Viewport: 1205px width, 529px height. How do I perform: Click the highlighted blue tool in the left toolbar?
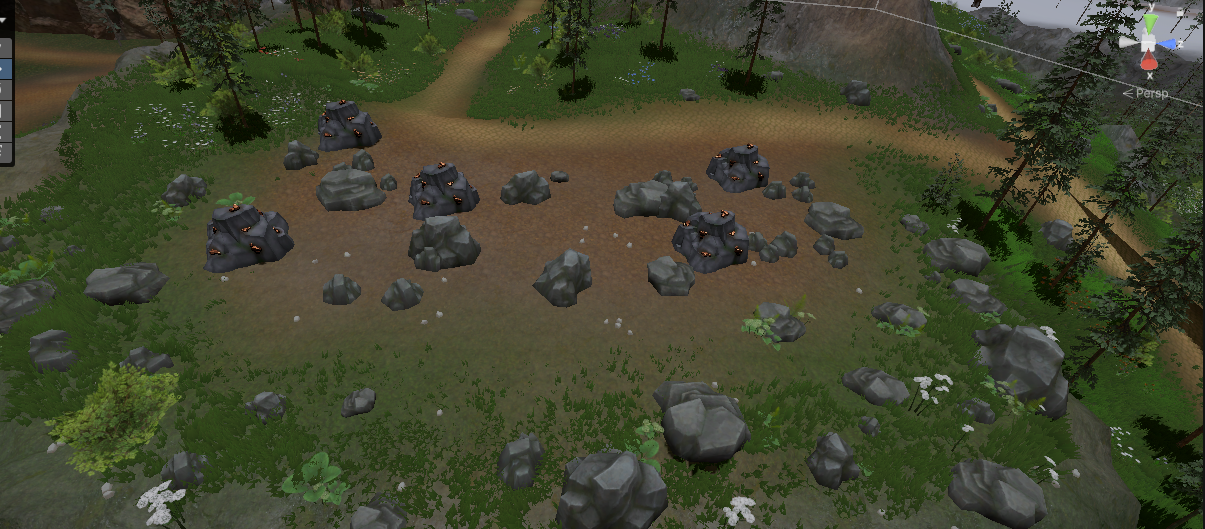coord(4,69)
